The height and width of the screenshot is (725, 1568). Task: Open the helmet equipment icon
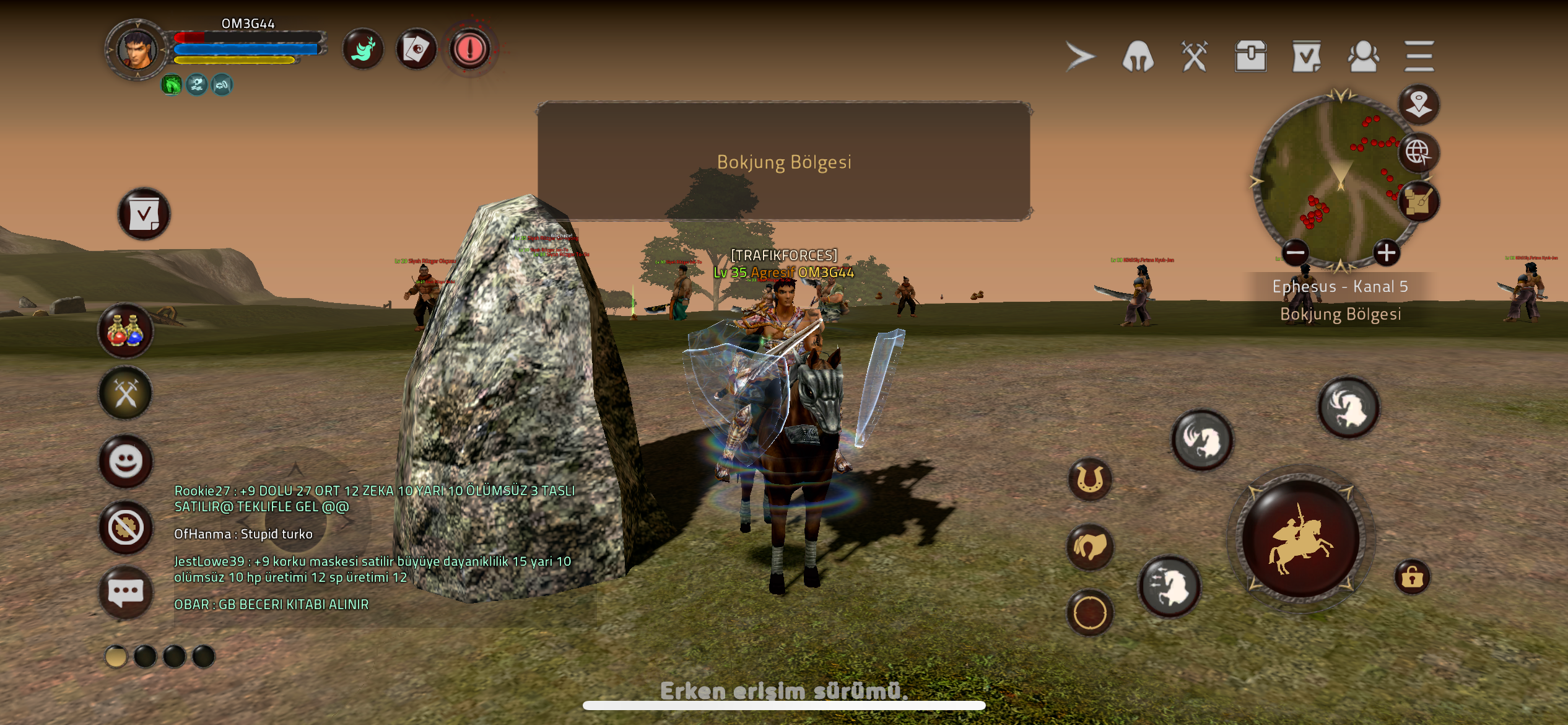[1138, 56]
